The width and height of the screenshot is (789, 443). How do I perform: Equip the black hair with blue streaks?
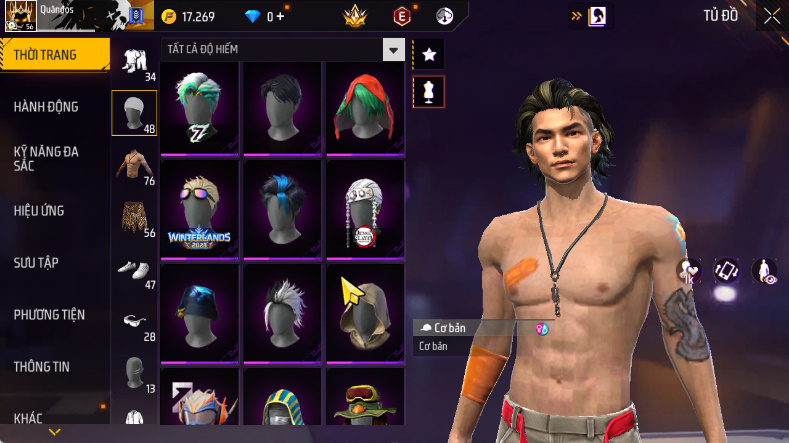282,208
